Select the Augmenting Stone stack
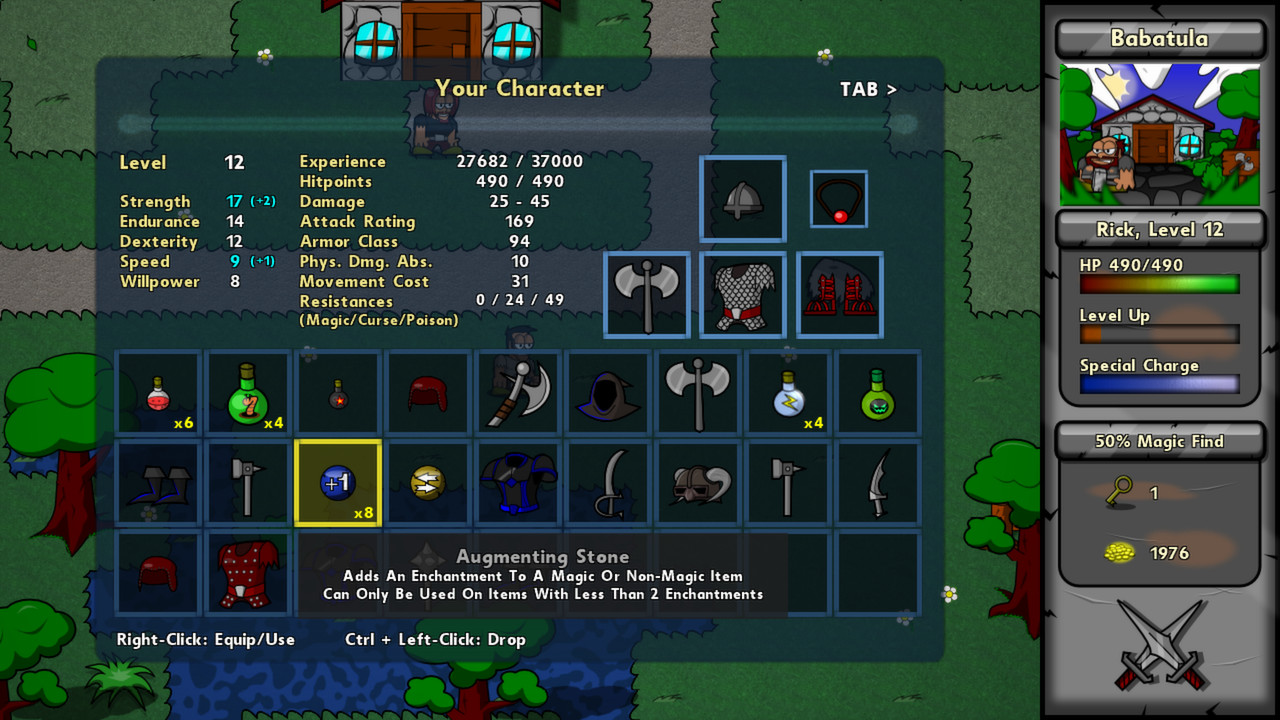Screen dimensions: 1280x720 pyautogui.click(x=338, y=483)
